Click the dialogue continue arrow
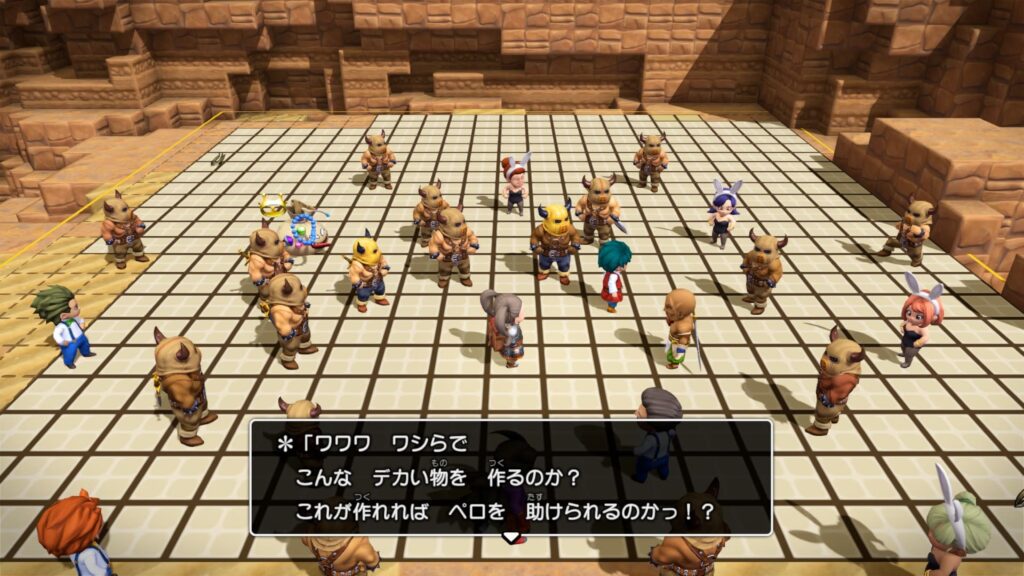Image resolution: width=1024 pixels, height=576 pixels. point(511,538)
